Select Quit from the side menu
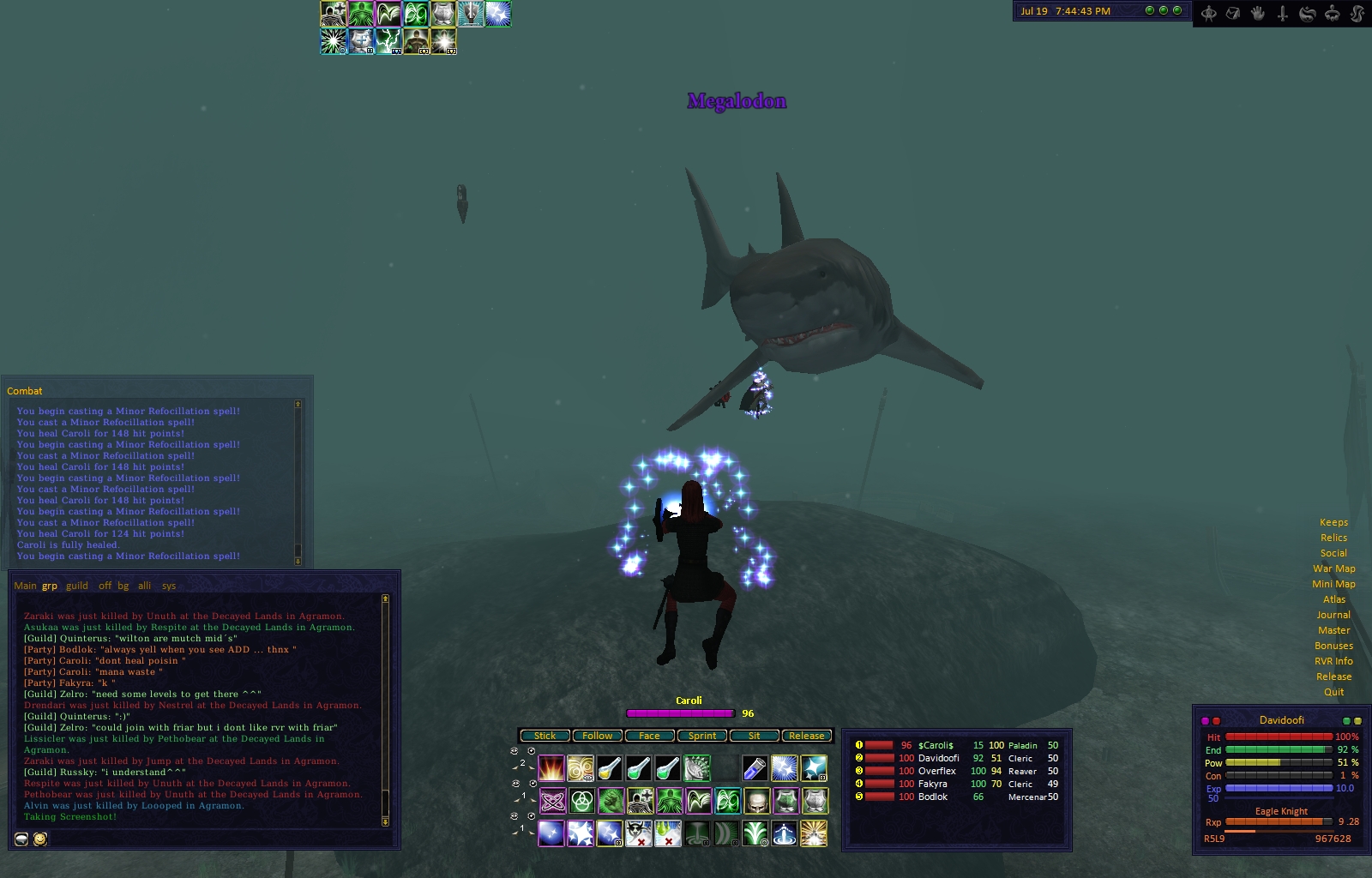Screen dimensions: 1372x878 pyautogui.click(x=1333, y=692)
